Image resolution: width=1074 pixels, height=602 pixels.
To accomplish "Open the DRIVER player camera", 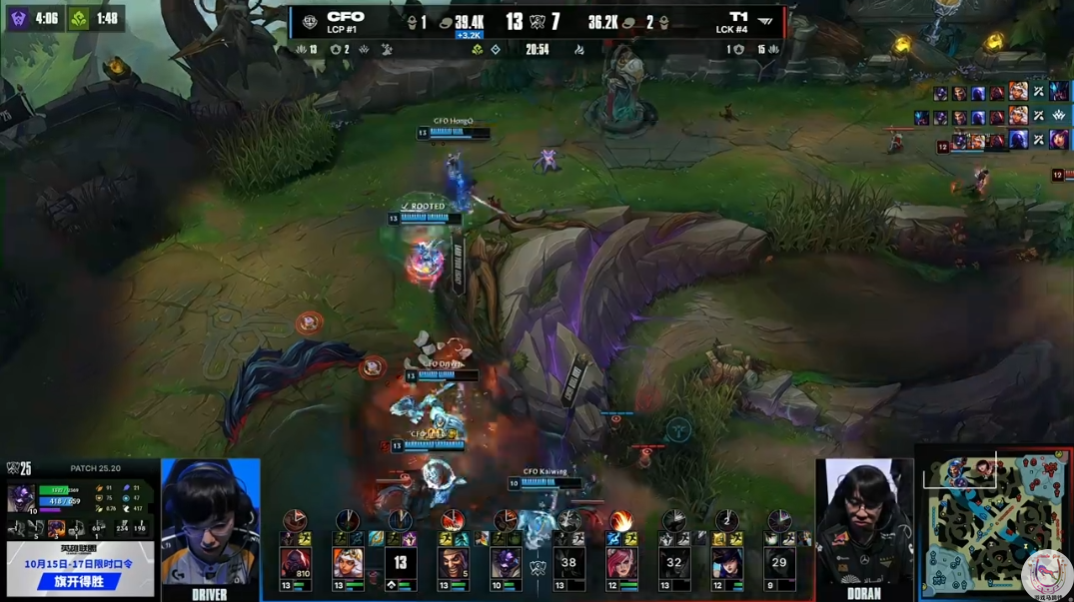I will click(210, 525).
